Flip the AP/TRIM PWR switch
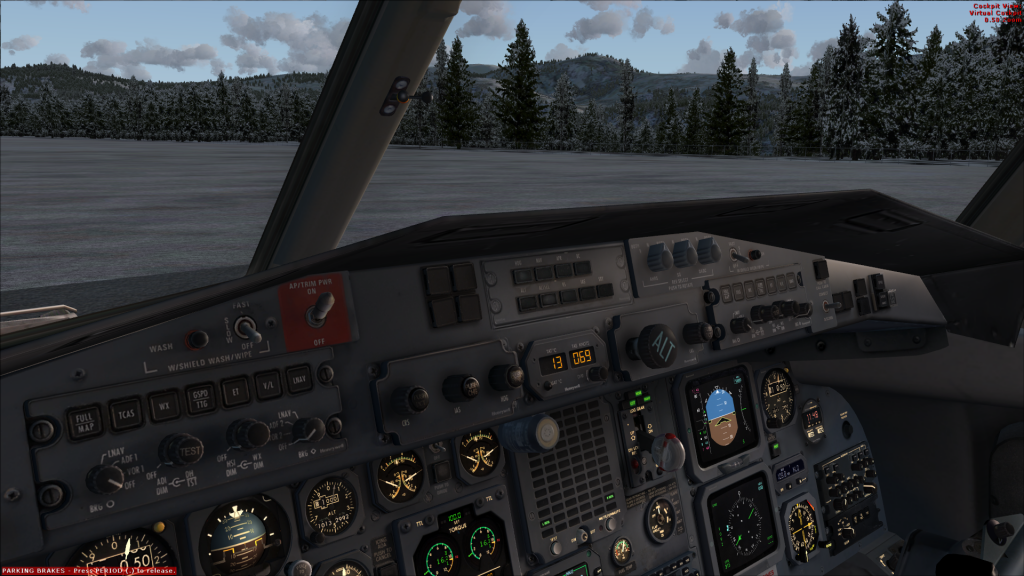 click(319, 310)
